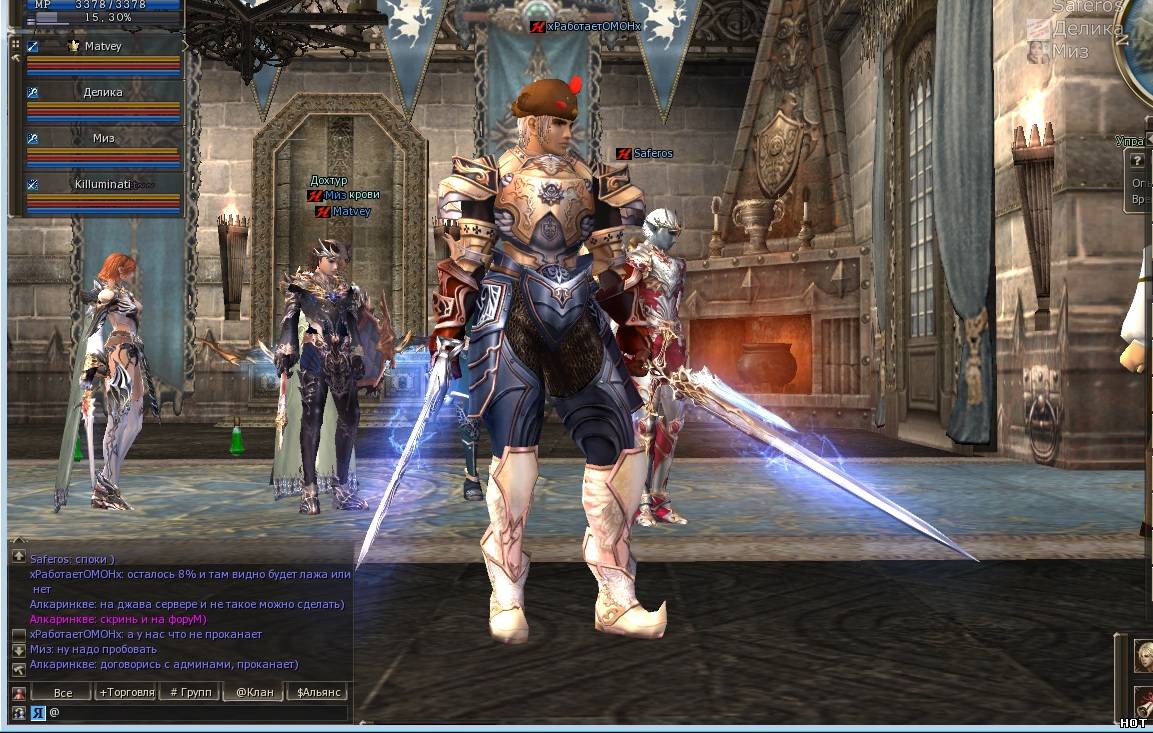Click the question mark help button

click(1137, 161)
